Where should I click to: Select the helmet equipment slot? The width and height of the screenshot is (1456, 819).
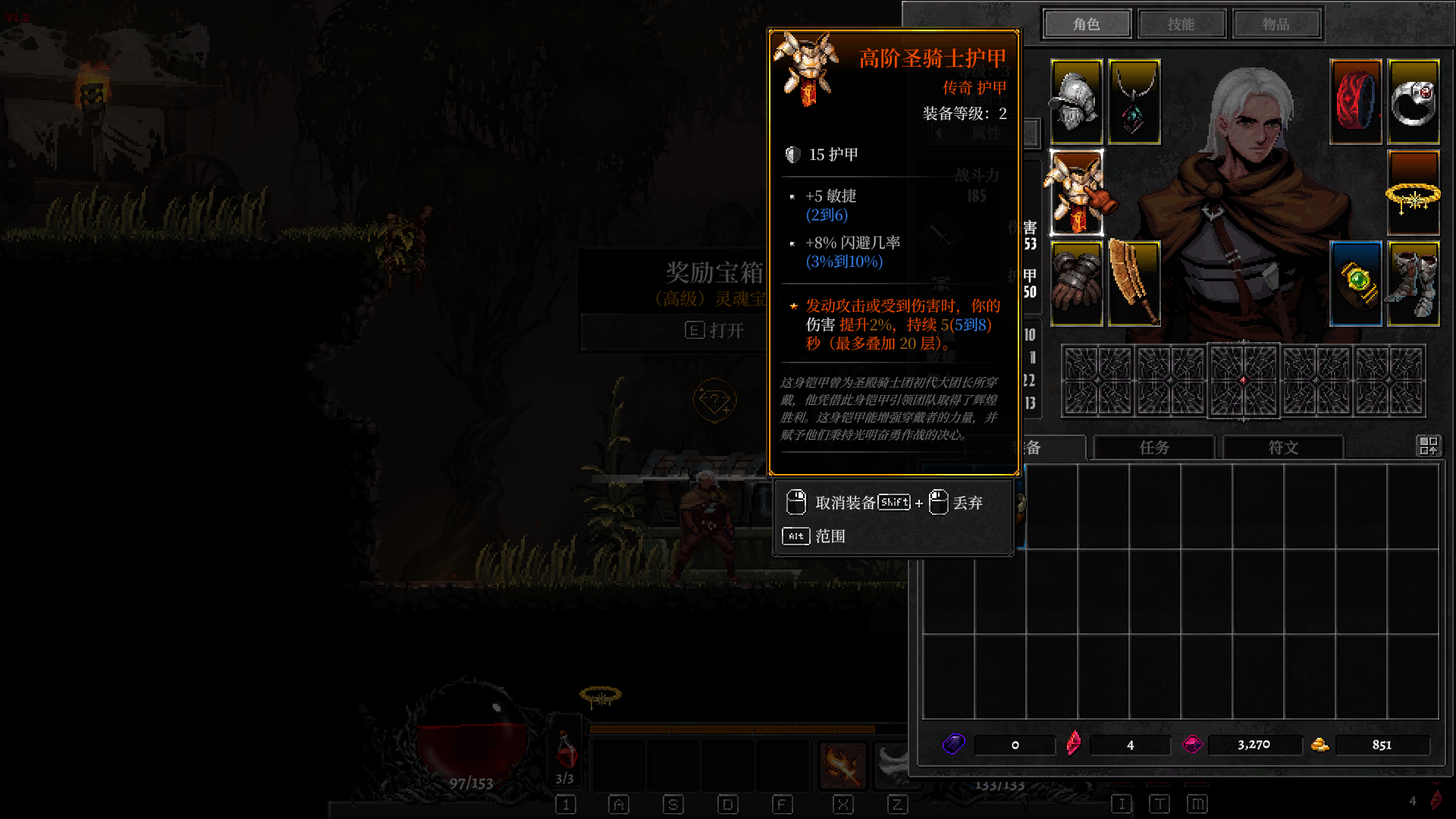pyautogui.click(x=1077, y=102)
